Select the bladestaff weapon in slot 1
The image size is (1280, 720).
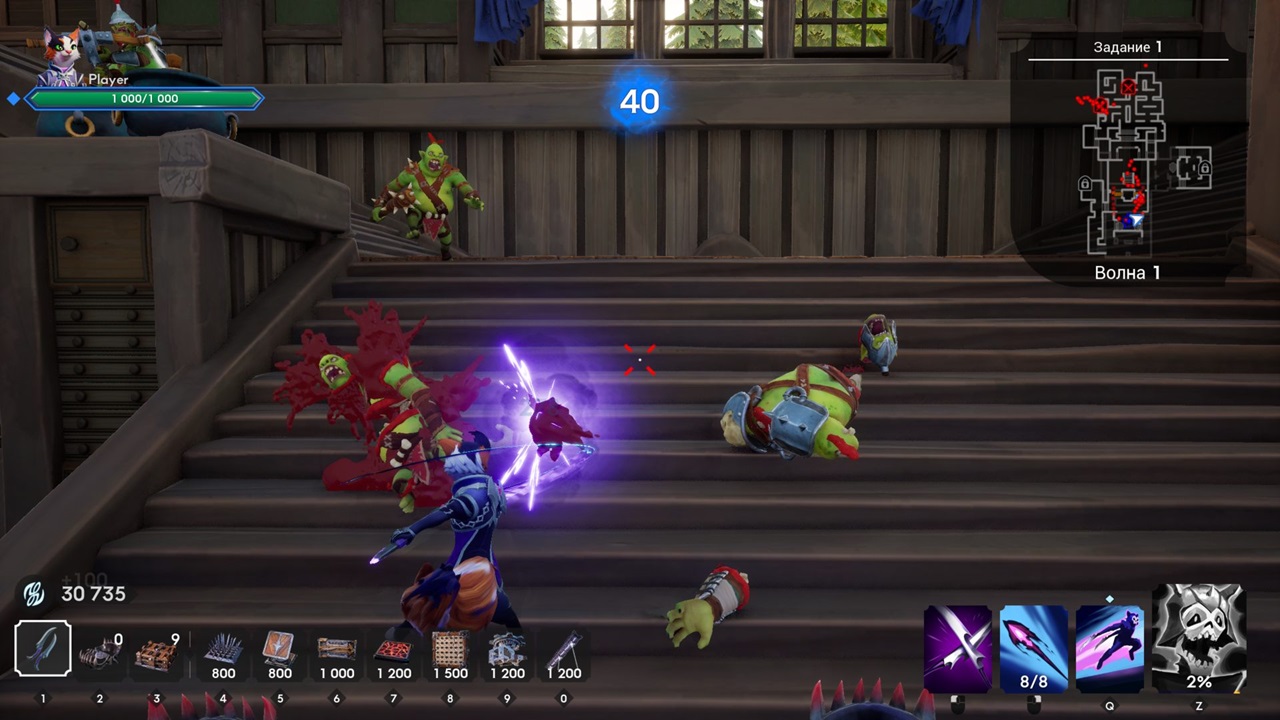point(41,648)
